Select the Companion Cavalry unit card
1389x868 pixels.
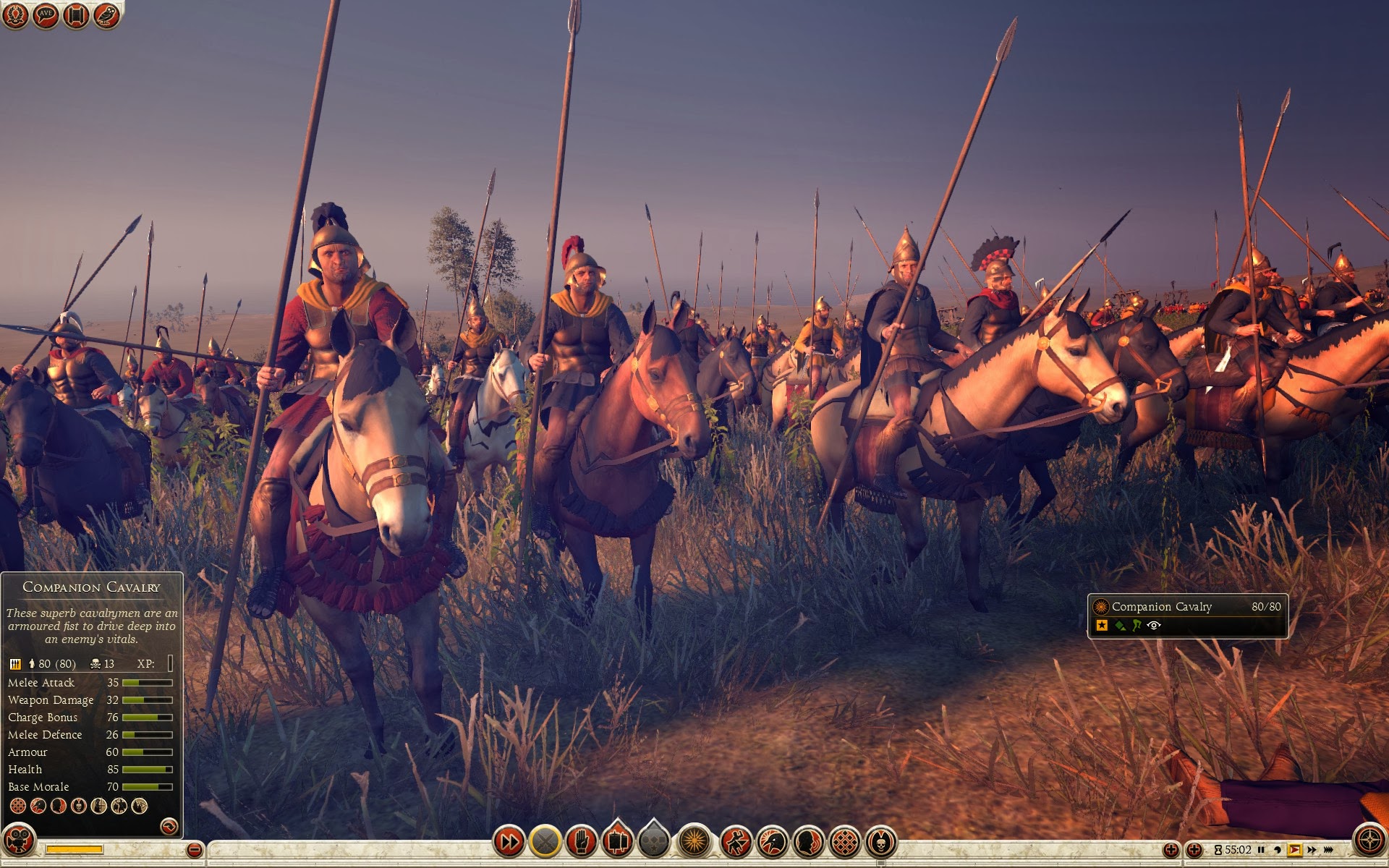pos(1188,616)
